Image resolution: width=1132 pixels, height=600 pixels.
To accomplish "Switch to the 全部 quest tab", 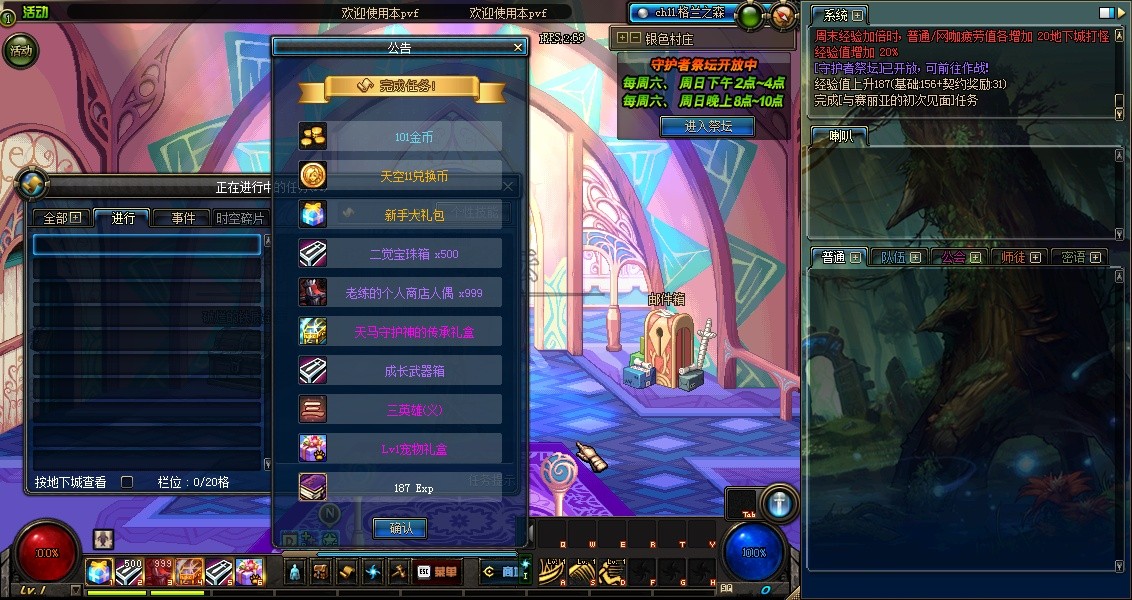I will [62, 218].
